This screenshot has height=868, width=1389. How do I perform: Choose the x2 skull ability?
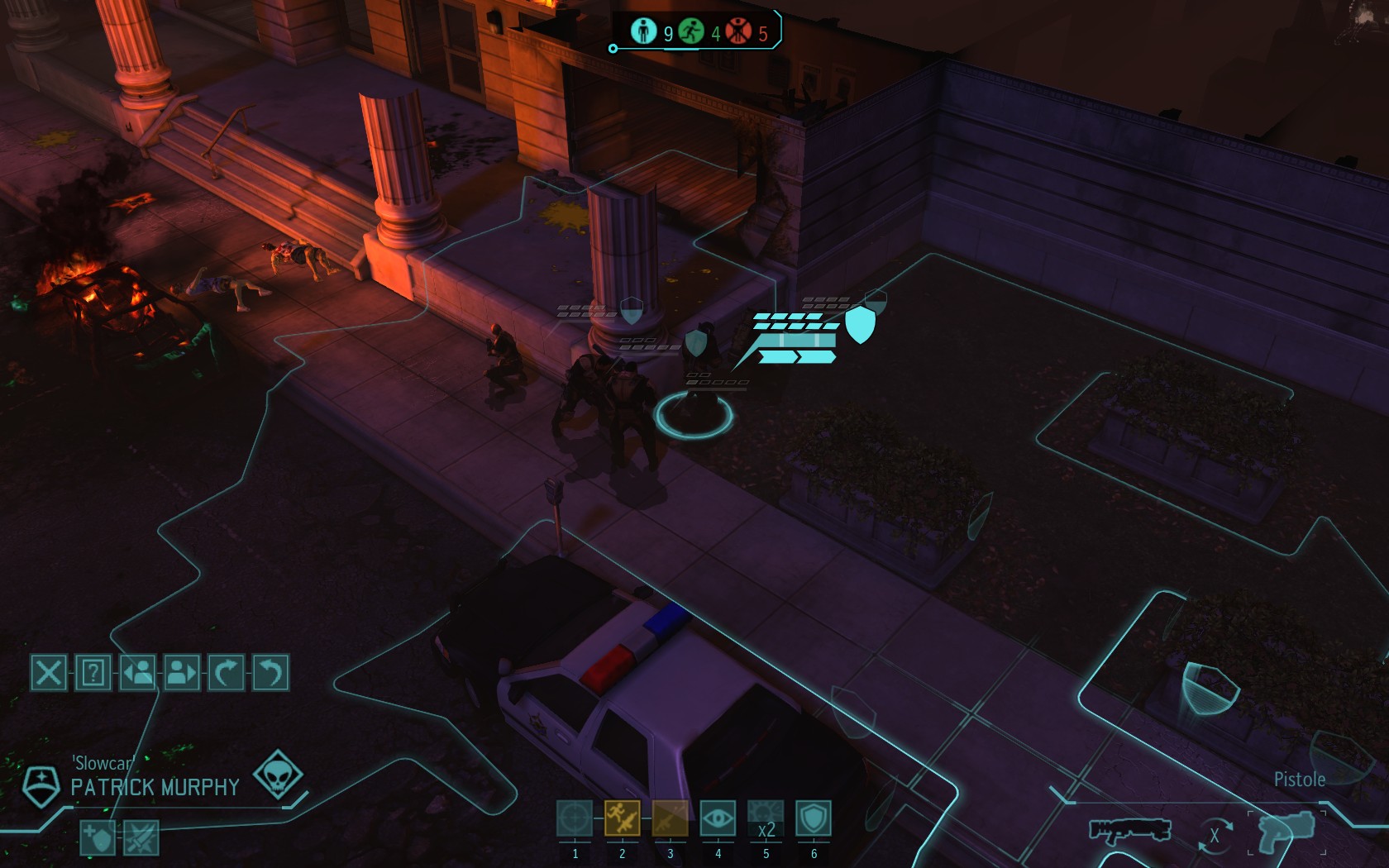pos(766,818)
